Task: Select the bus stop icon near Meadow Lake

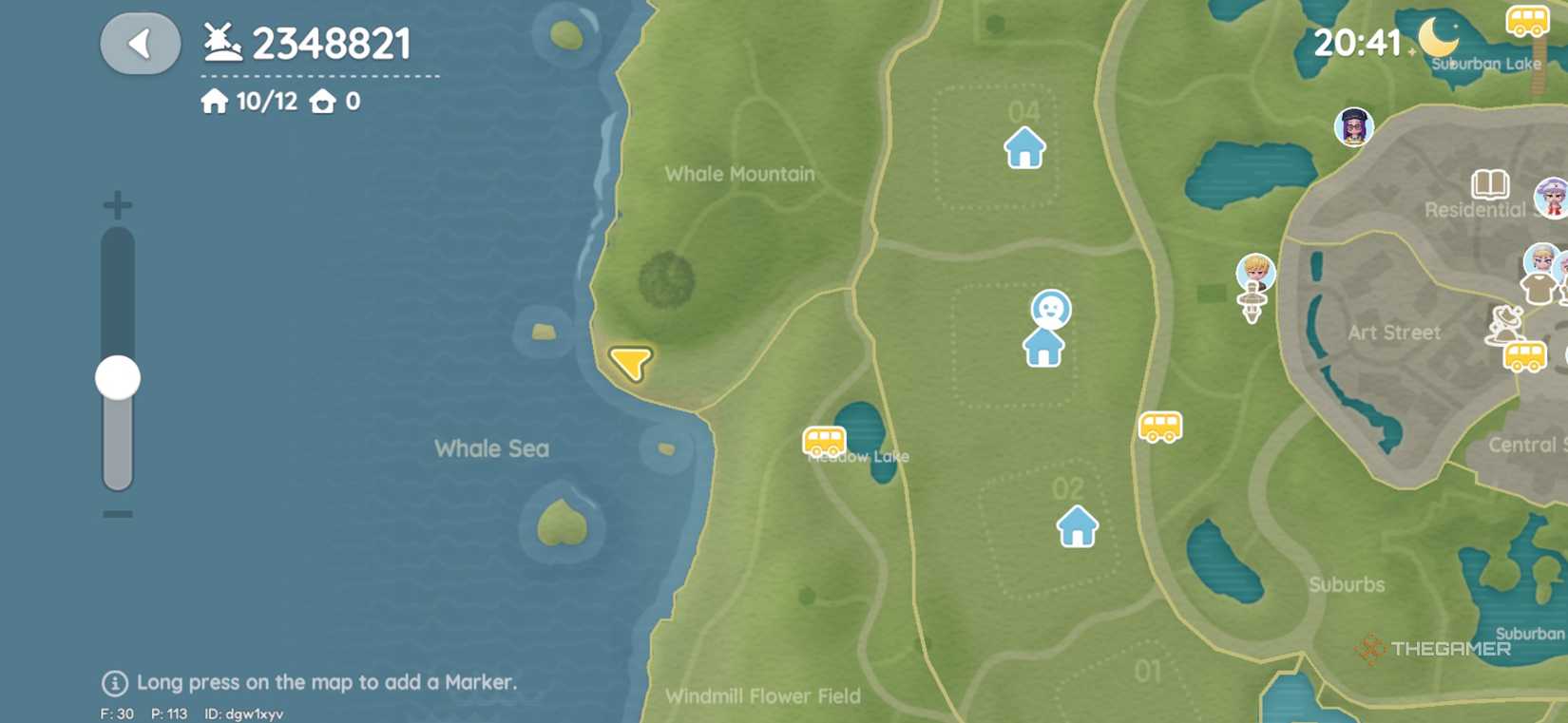Action: click(x=823, y=442)
